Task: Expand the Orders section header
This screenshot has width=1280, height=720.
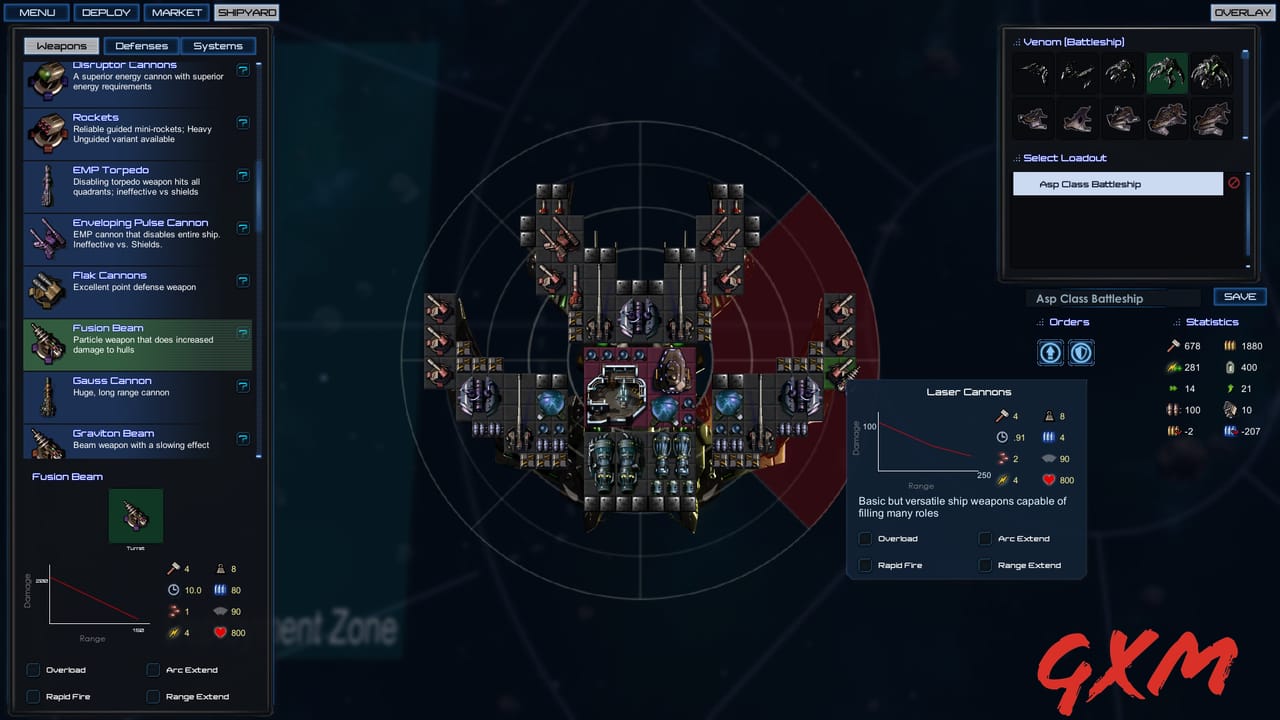Action: (1068, 322)
